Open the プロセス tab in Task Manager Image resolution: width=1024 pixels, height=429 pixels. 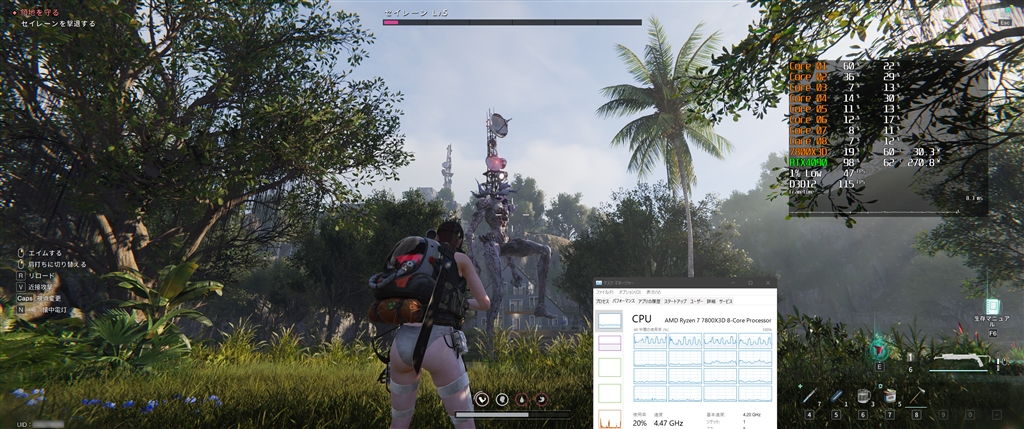[602, 301]
